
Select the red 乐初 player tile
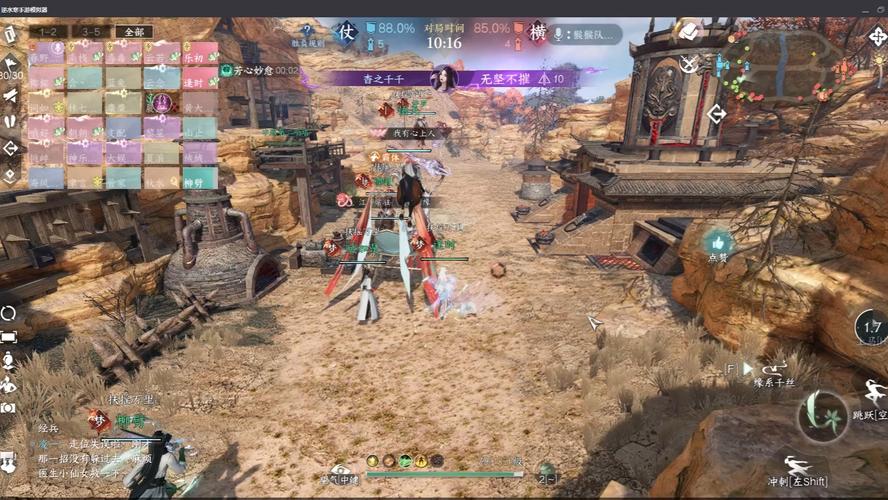[201, 54]
